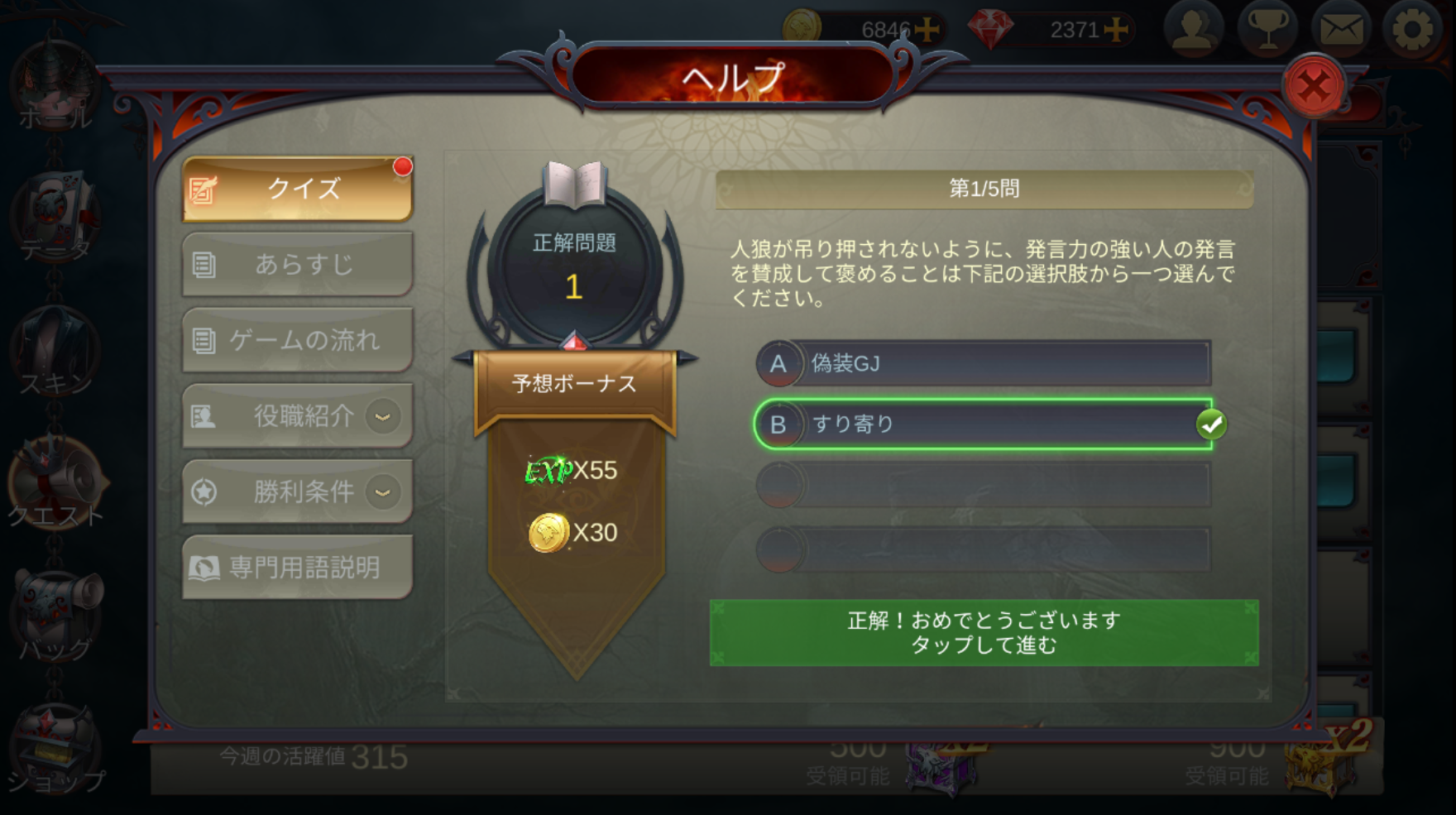Open the mail envelope inbox
This screenshot has width=1456, height=815.
[1340, 30]
